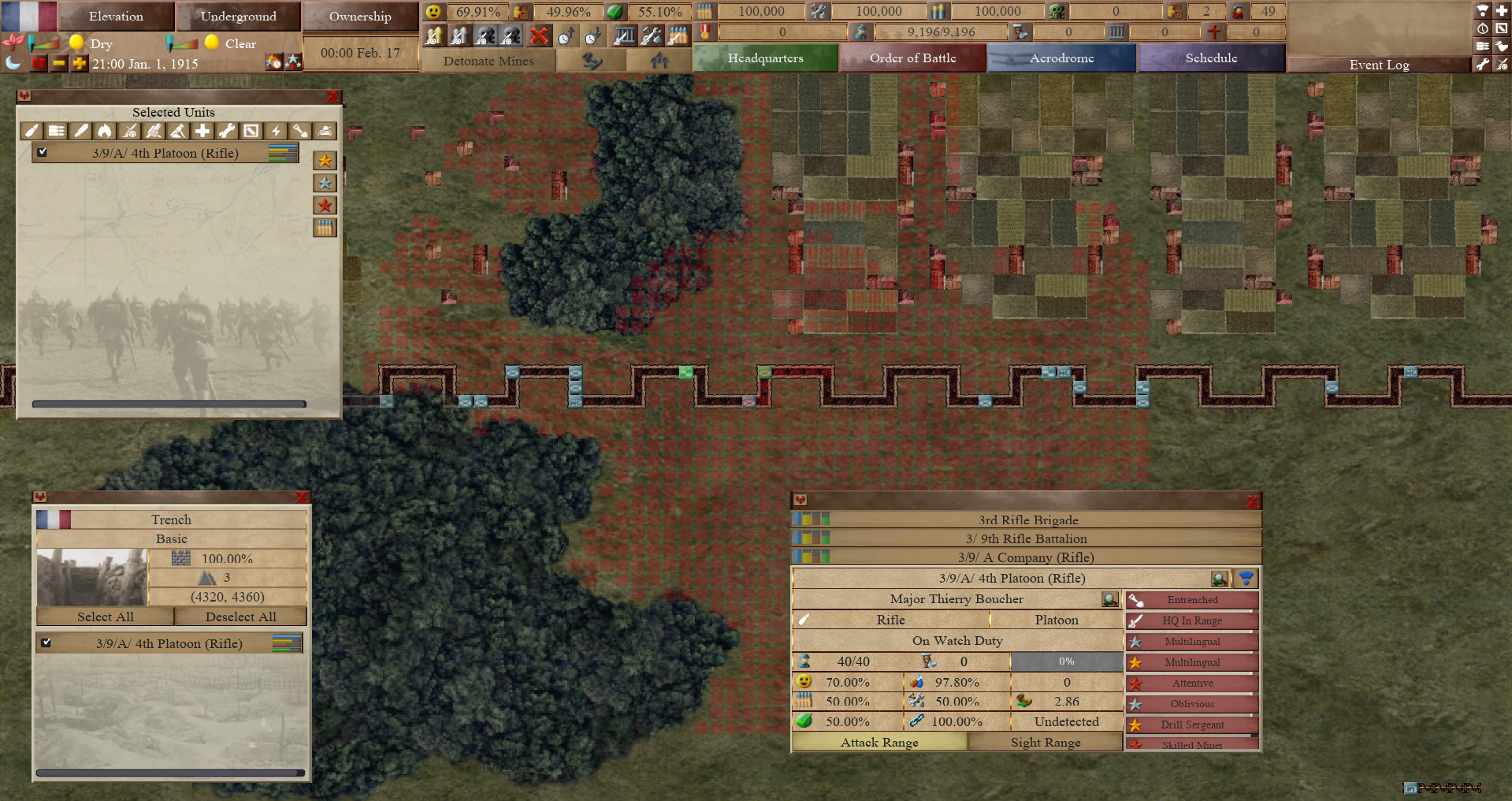The width and height of the screenshot is (1512, 801).
Task: Click the blue funnel icon on the platoon panel
Action: (1245, 578)
